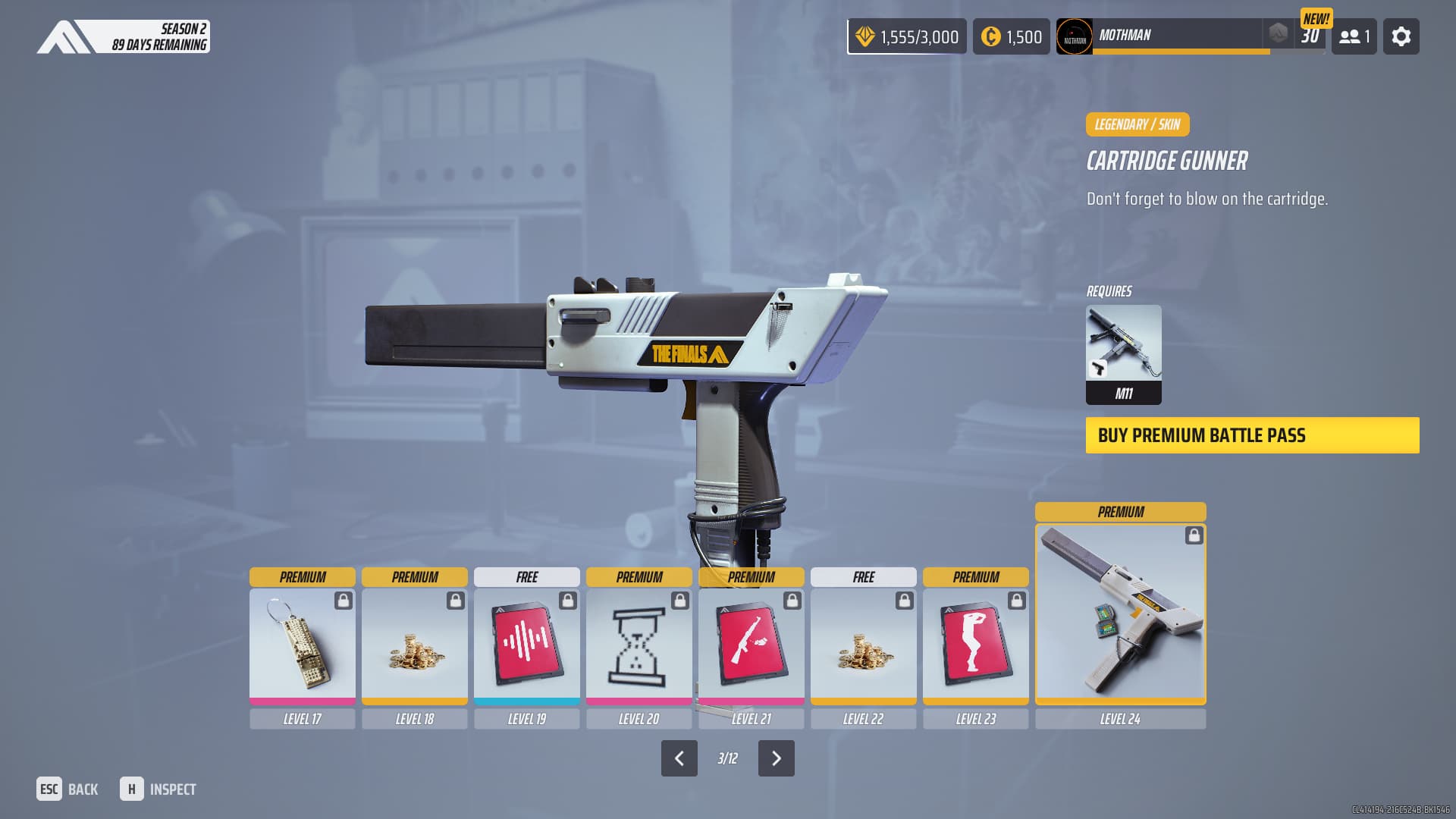The height and width of the screenshot is (819, 1456).
Task: Click the 1,555/3,000 battle pass currency counter
Action: 907,36
